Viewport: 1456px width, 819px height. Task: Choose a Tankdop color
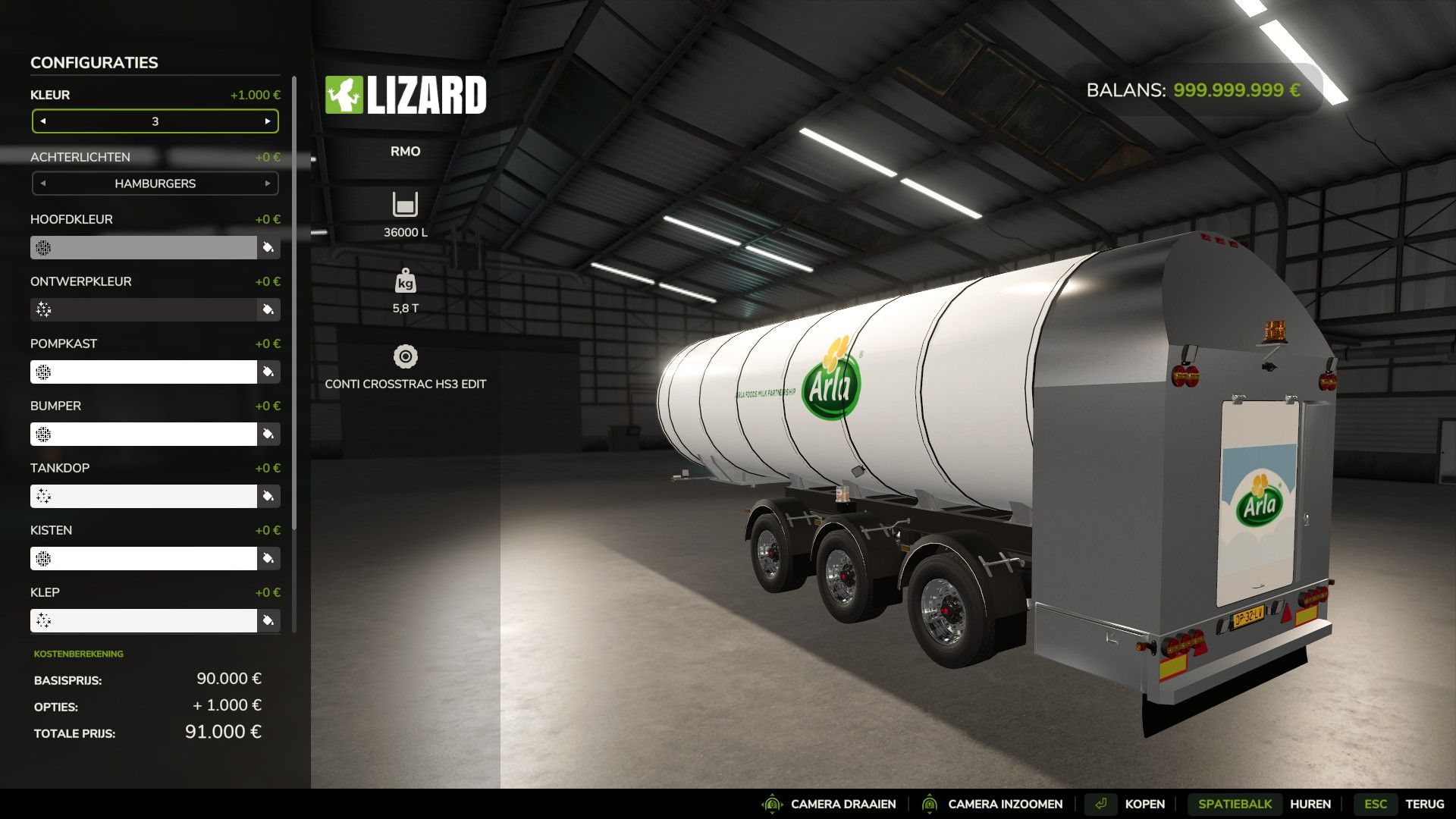268,496
